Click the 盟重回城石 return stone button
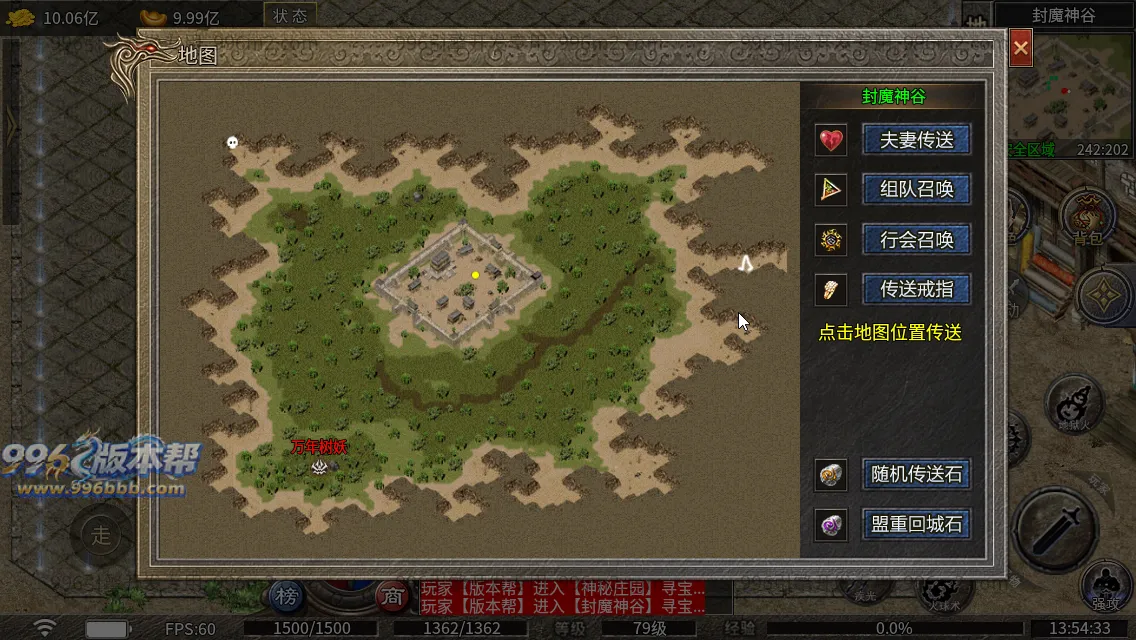 [x=916, y=525]
